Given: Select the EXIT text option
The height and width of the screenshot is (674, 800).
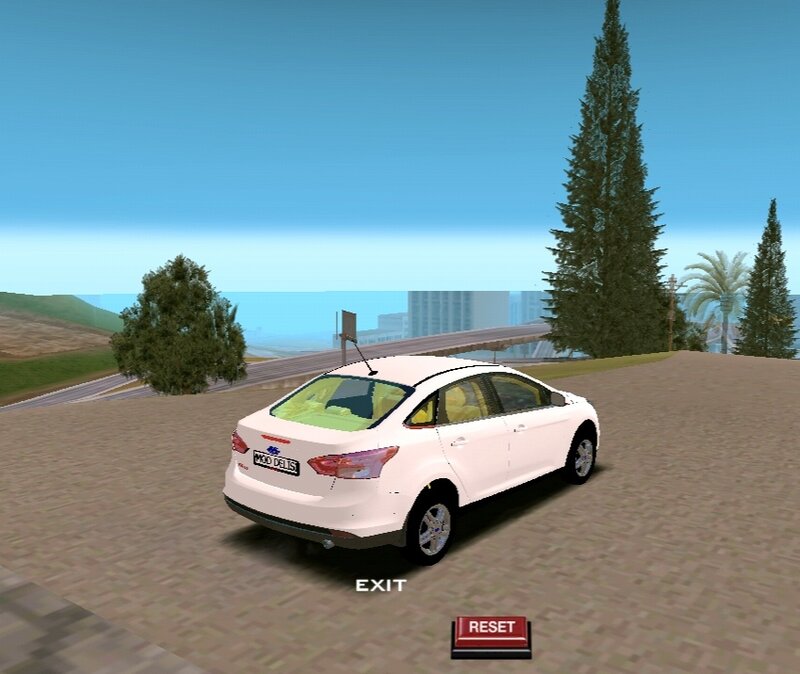Looking at the screenshot, I should (x=381, y=585).
